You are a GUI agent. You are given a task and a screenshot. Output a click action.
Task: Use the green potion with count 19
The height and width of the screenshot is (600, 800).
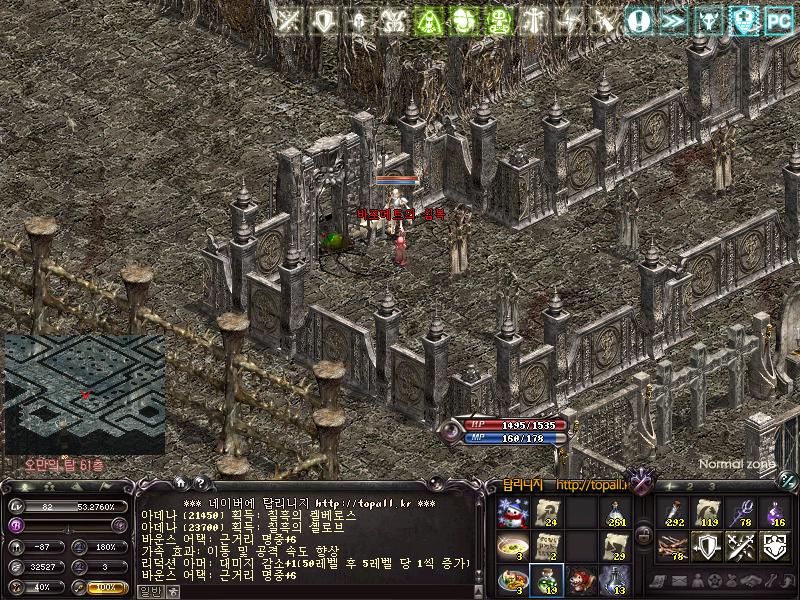click(x=547, y=580)
